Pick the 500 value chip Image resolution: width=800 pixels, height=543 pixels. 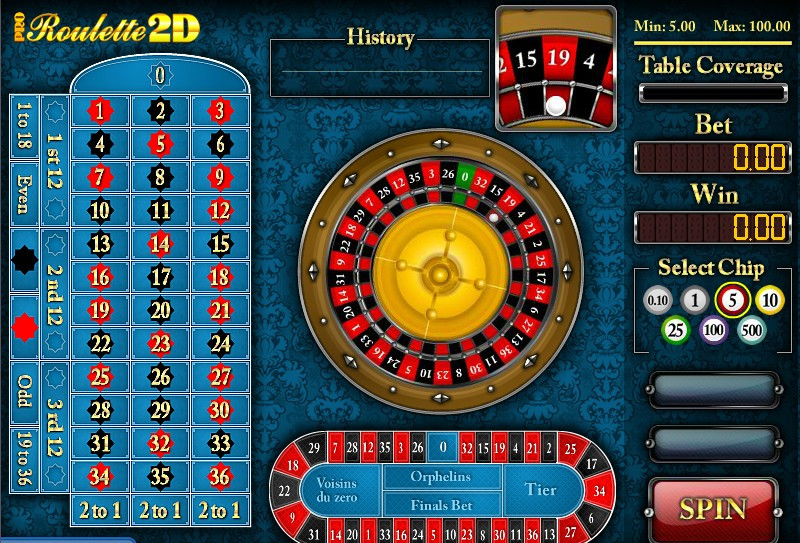click(750, 329)
